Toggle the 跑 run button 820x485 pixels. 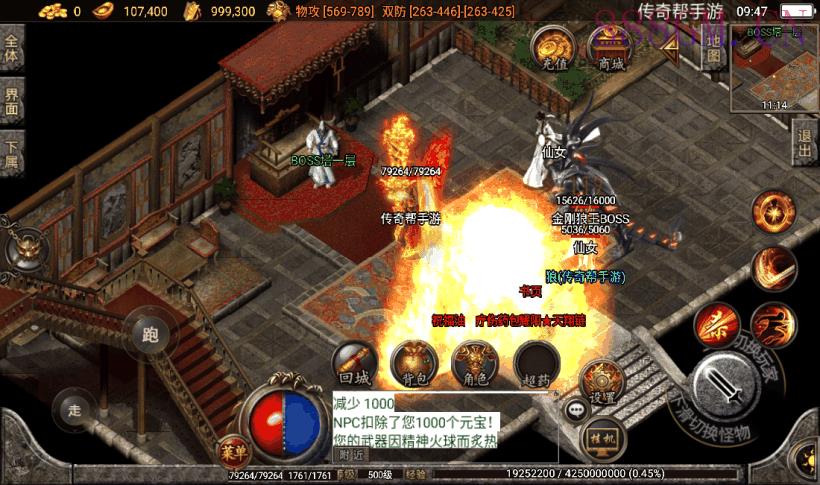(x=151, y=333)
